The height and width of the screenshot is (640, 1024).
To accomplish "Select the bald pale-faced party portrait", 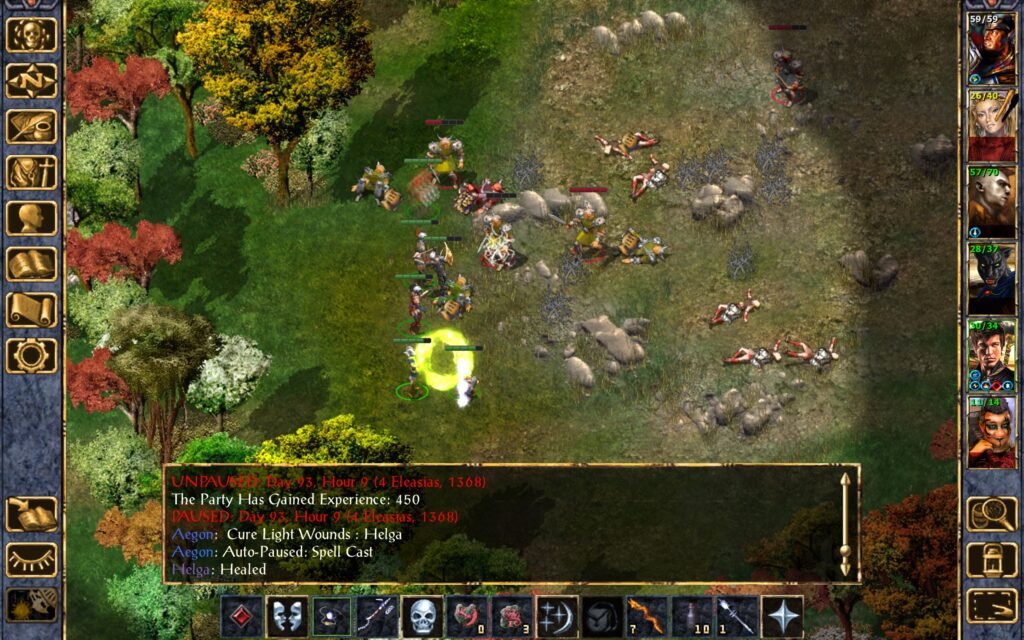I will 990,203.
